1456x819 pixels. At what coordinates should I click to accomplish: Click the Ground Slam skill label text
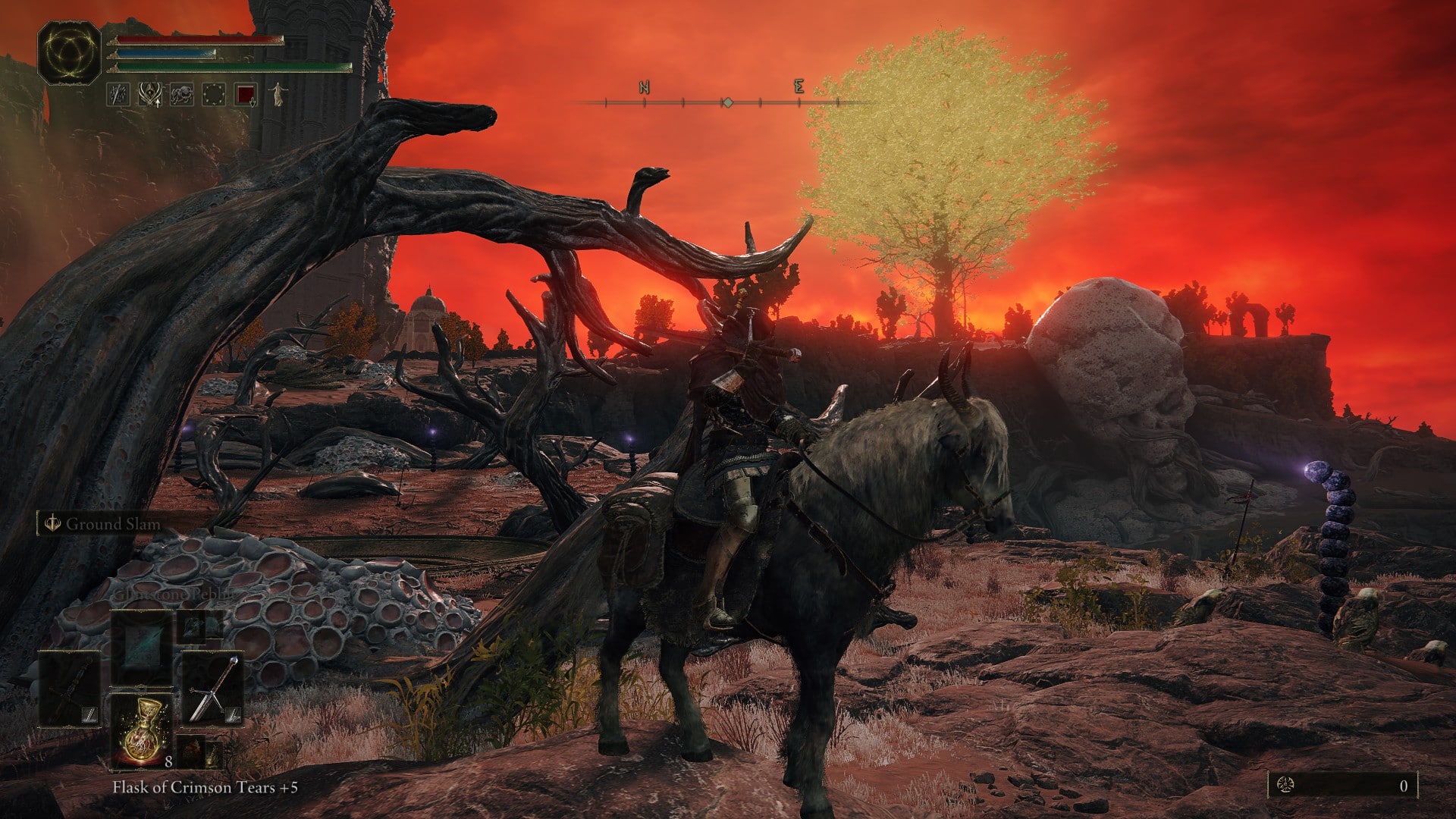[114, 522]
